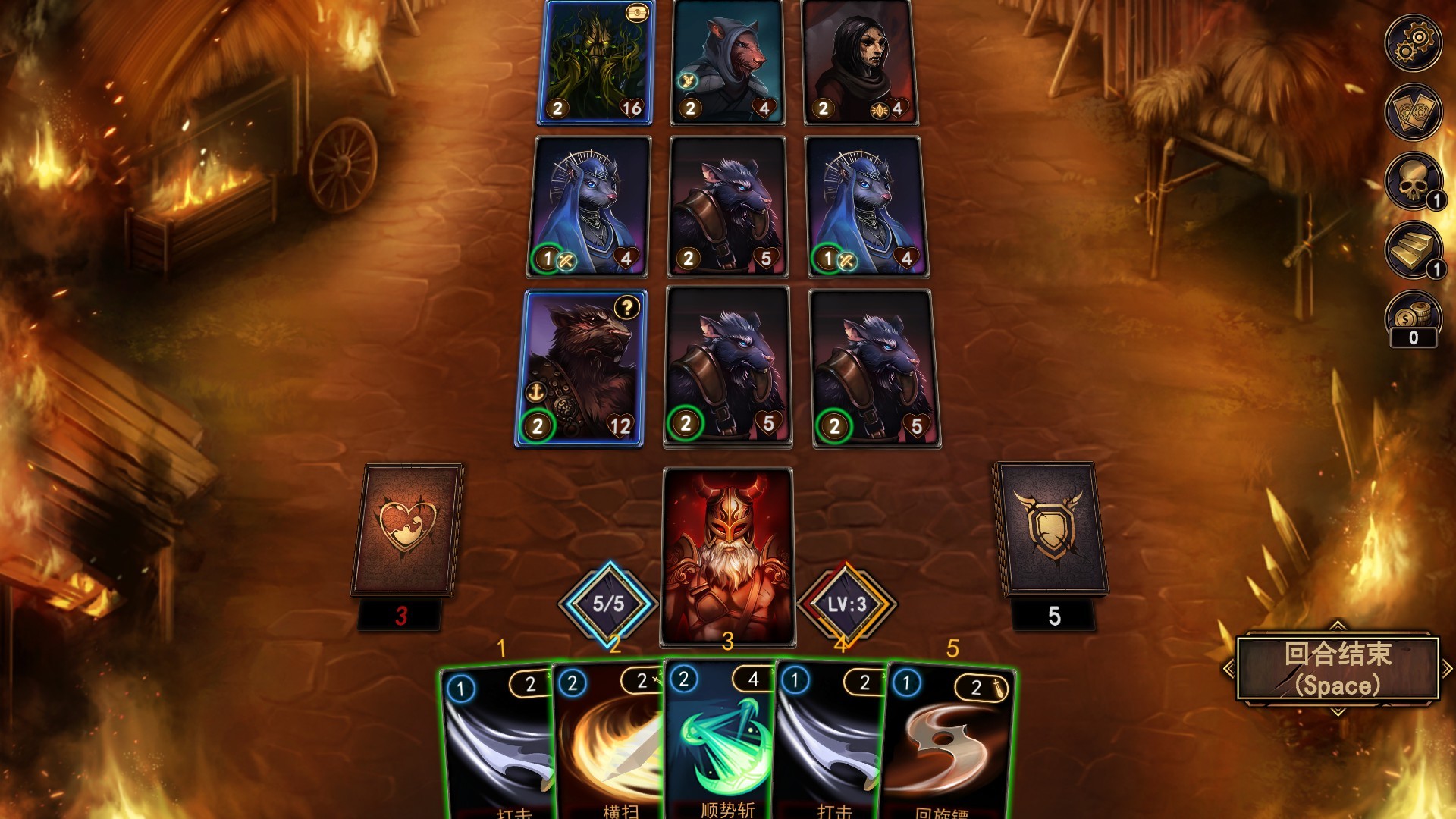Click the cards collection icon on right sidebar

click(x=1413, y=111)
